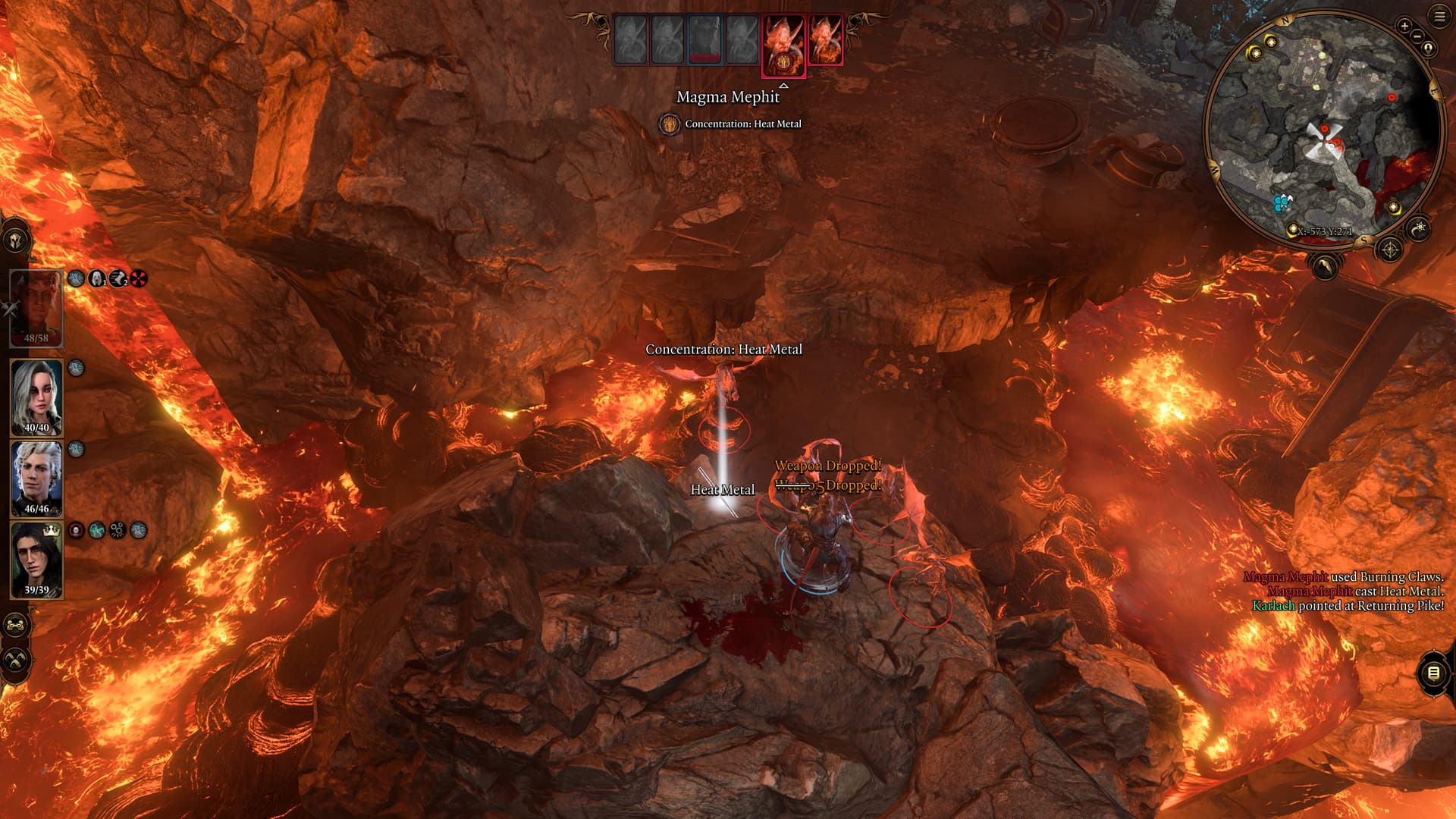
Task: Click the red wheel condition icon beside Karlach
Action: click(x=138, y=279)
